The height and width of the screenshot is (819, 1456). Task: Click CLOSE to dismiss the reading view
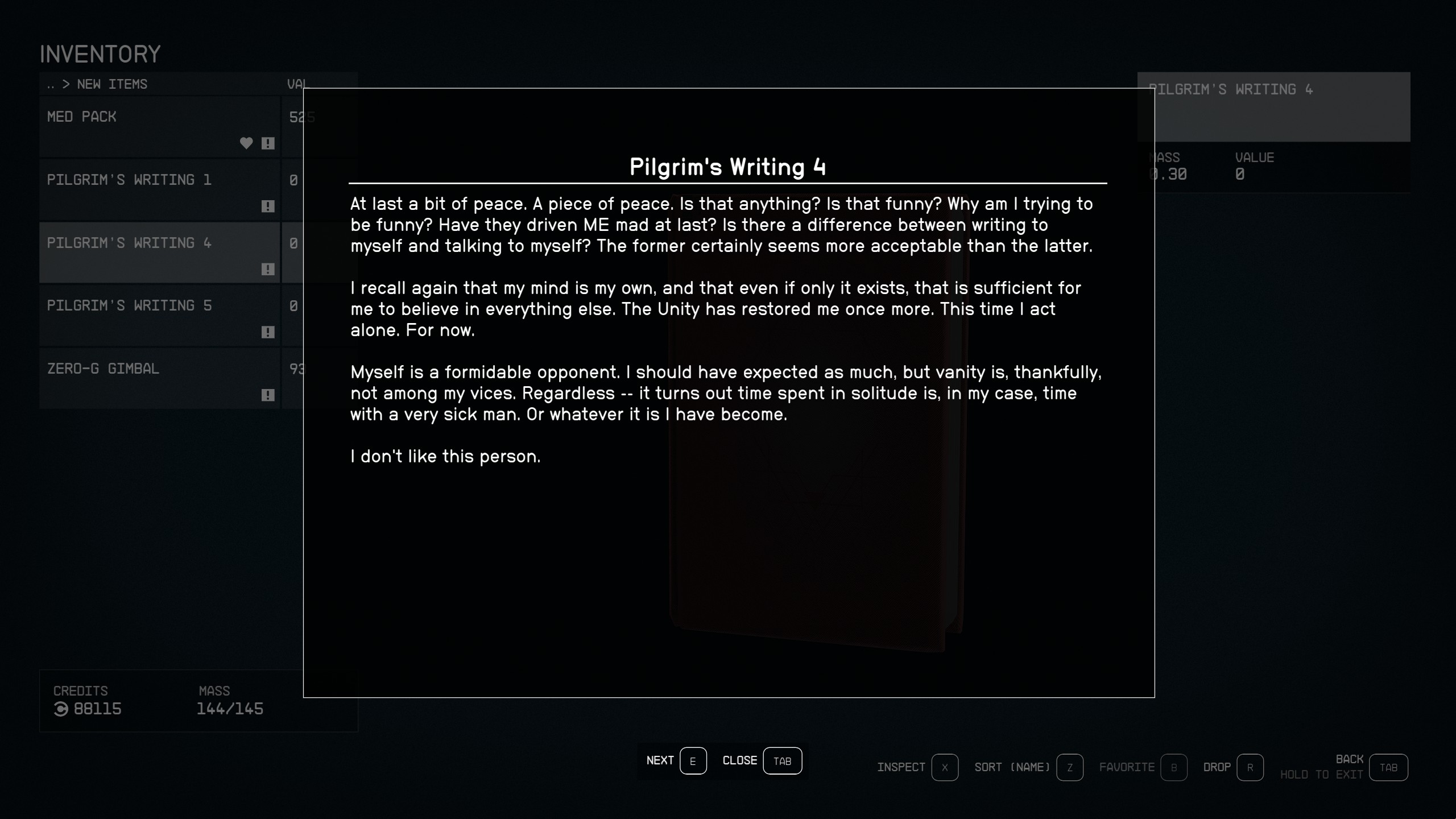click(x=739, y=760)
